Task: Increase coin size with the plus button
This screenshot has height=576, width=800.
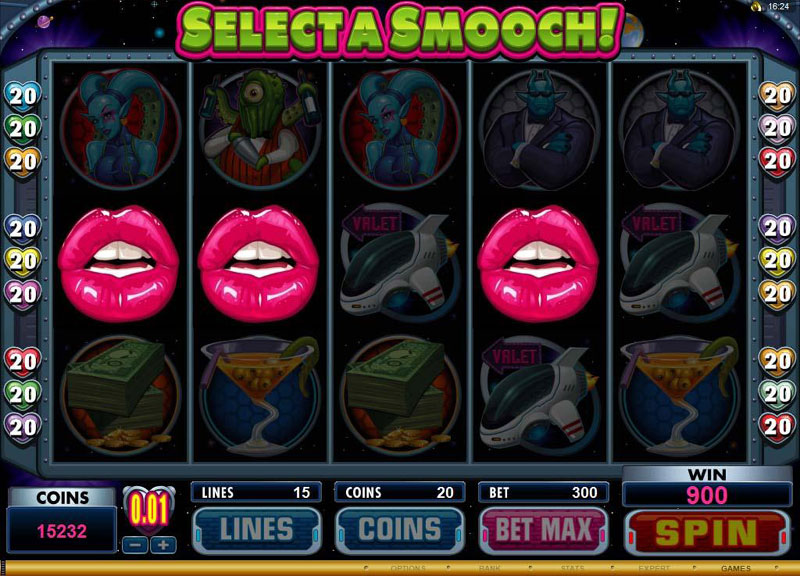Action: coord(163,545)
